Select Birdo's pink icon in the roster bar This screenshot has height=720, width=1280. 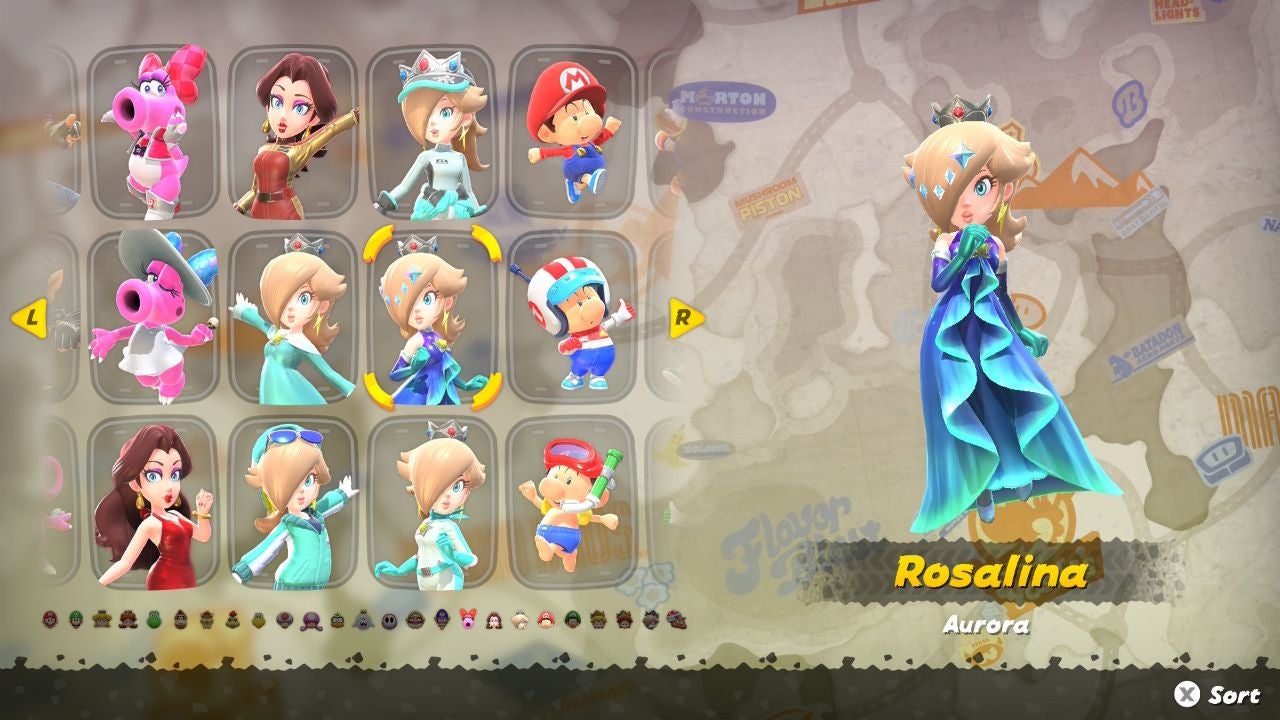click(x=466, y=622)
